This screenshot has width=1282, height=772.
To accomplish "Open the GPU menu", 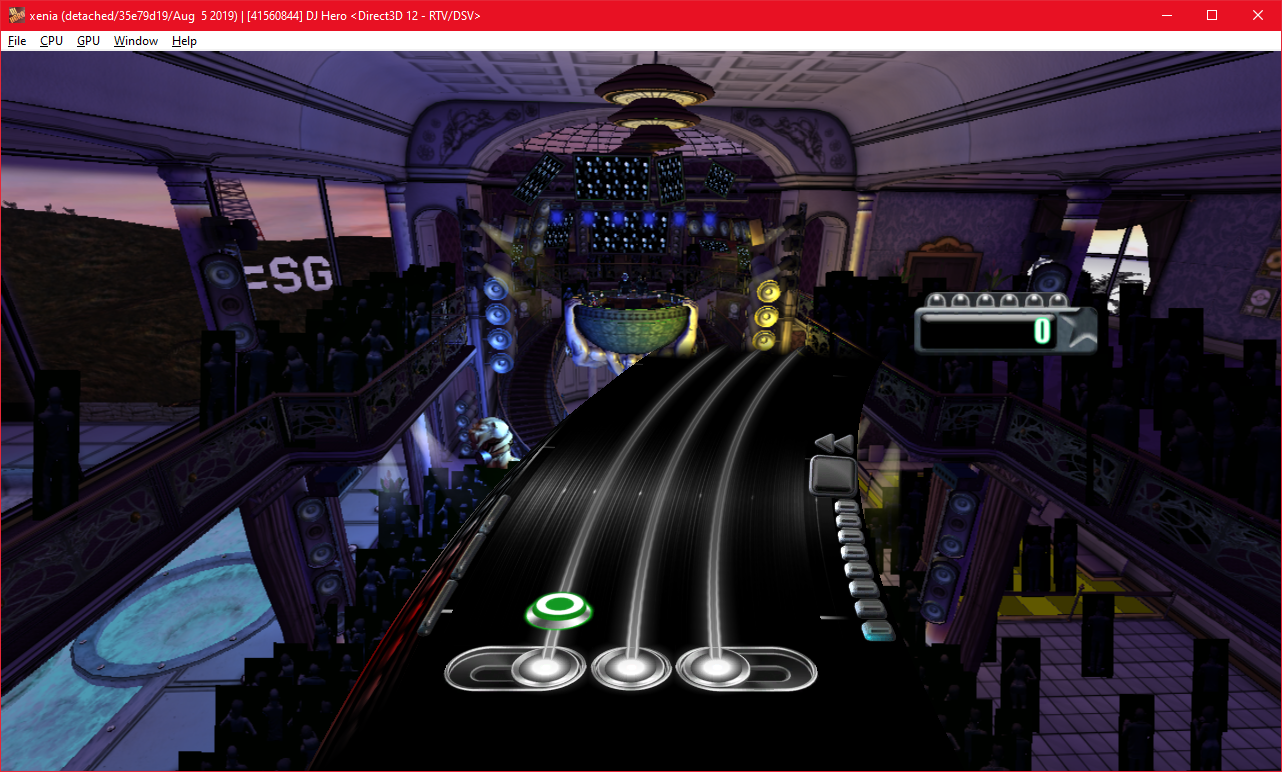I will click(88, 41).
